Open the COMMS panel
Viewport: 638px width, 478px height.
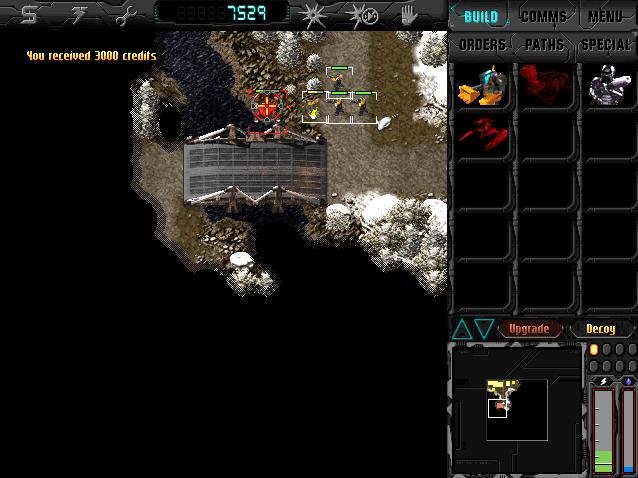pyautogui.click(x=544, y=17)
